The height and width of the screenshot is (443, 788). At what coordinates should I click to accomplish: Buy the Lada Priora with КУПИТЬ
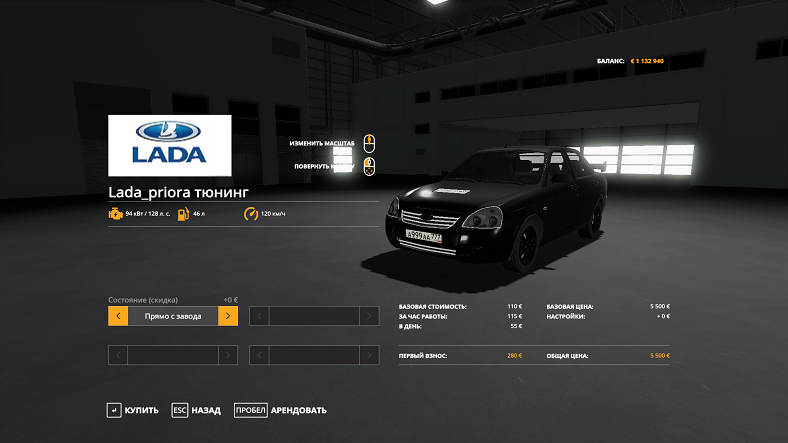(x=133, y=410)
